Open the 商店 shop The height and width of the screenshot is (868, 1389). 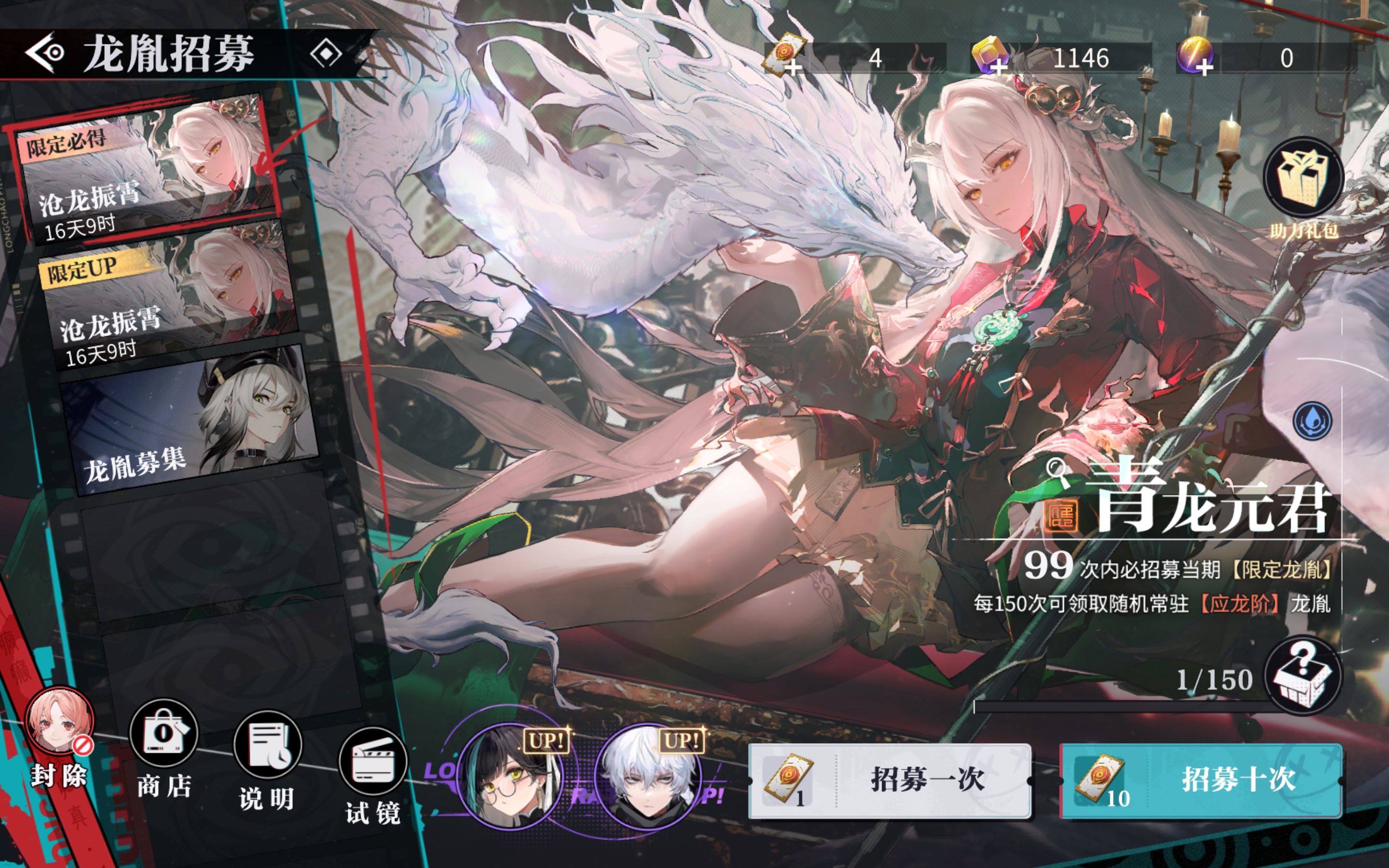point(163,735)
